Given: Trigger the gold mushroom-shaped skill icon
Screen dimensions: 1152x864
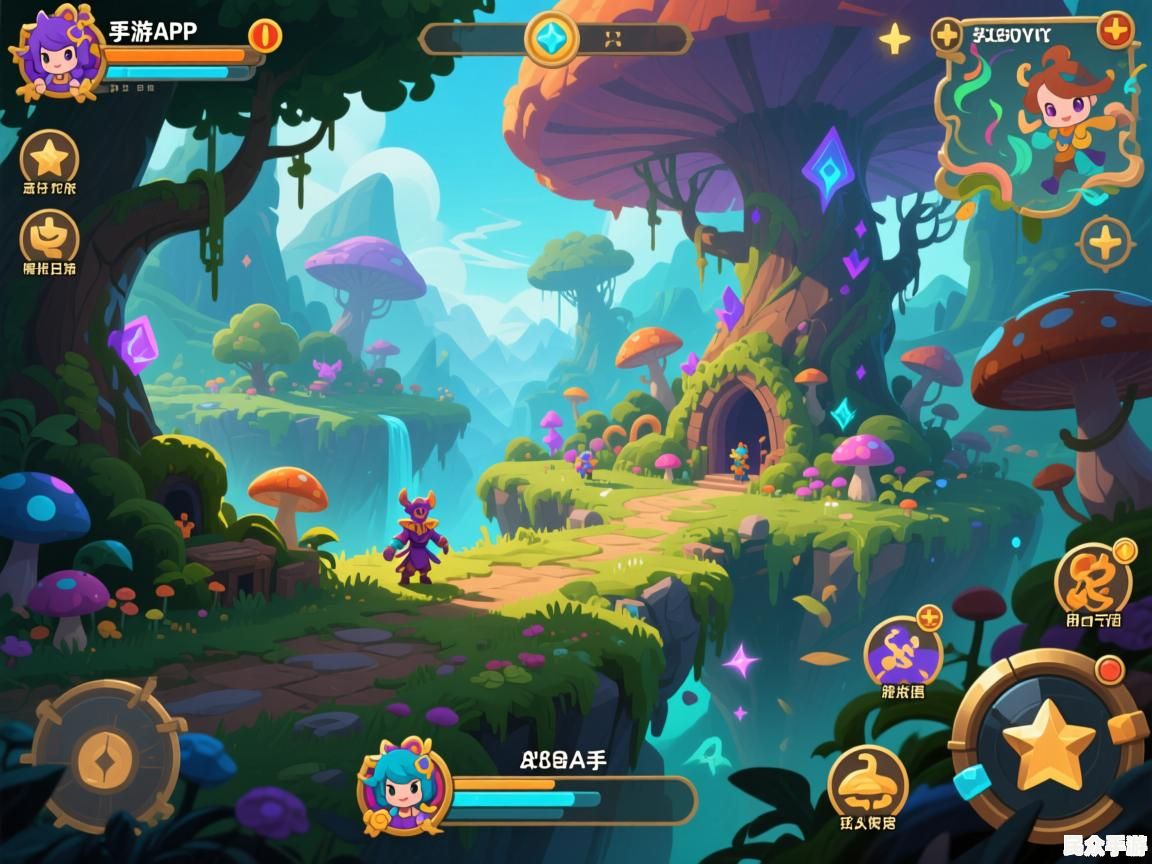Looking at the screenshot, I should (x=867, y=783).
